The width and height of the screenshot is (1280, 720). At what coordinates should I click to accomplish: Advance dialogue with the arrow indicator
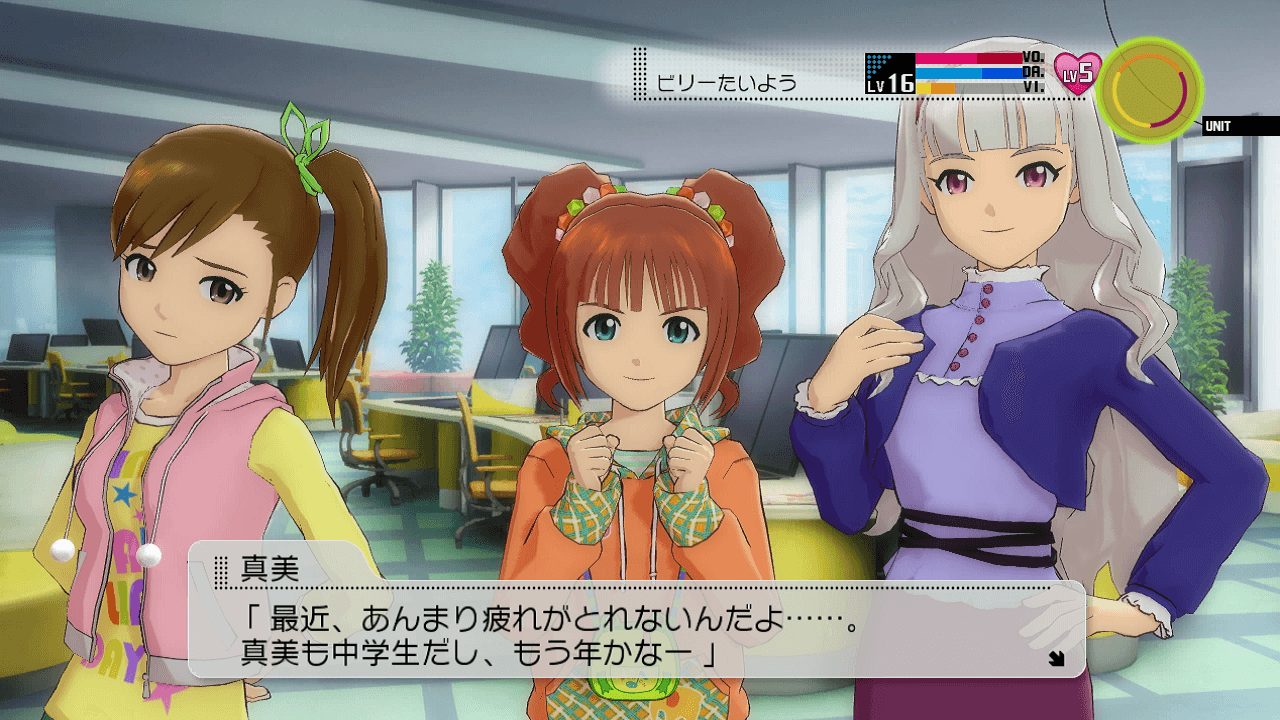point(1055,658)
